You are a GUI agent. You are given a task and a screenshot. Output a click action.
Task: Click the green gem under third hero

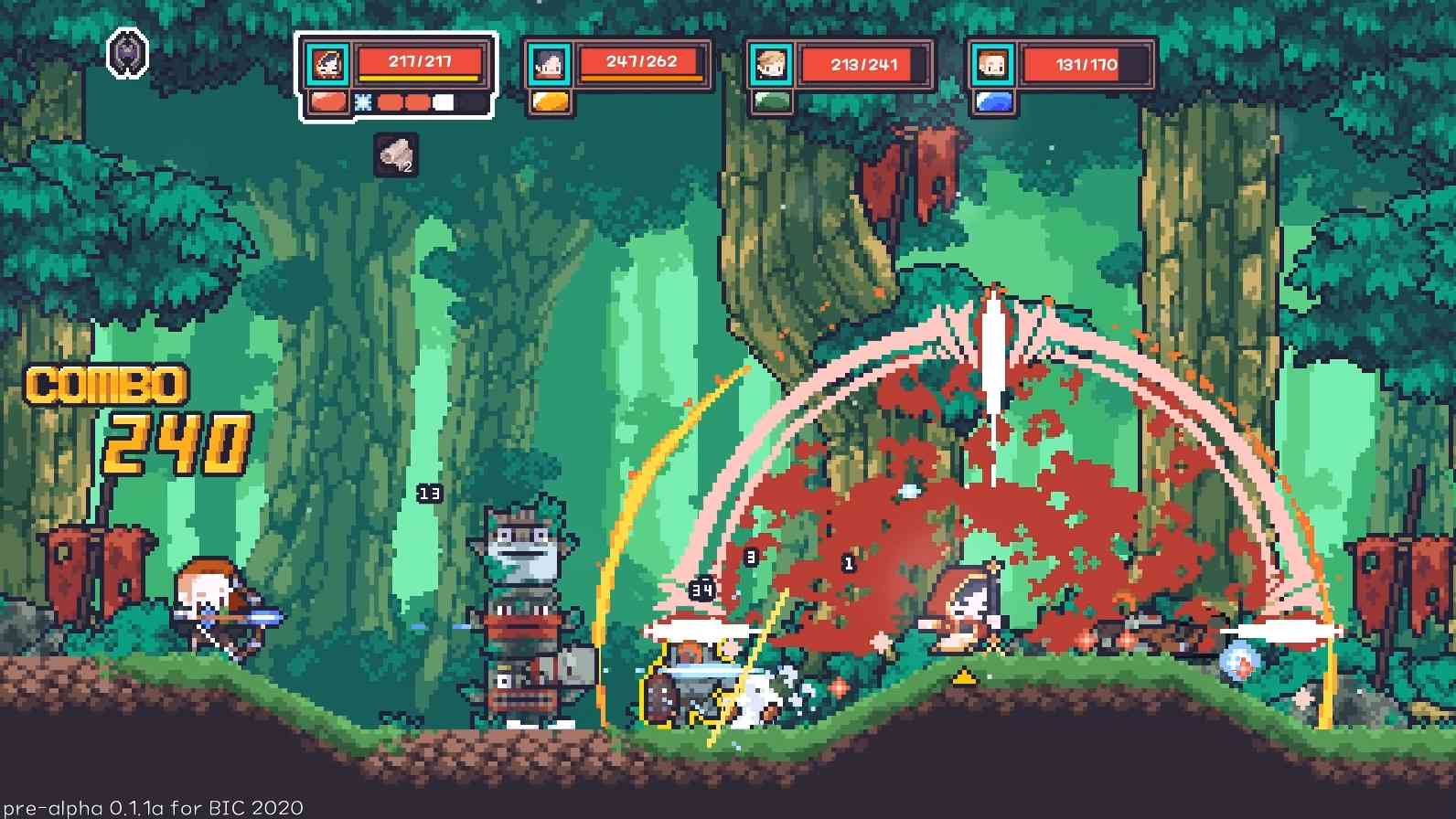coord(771,102)
